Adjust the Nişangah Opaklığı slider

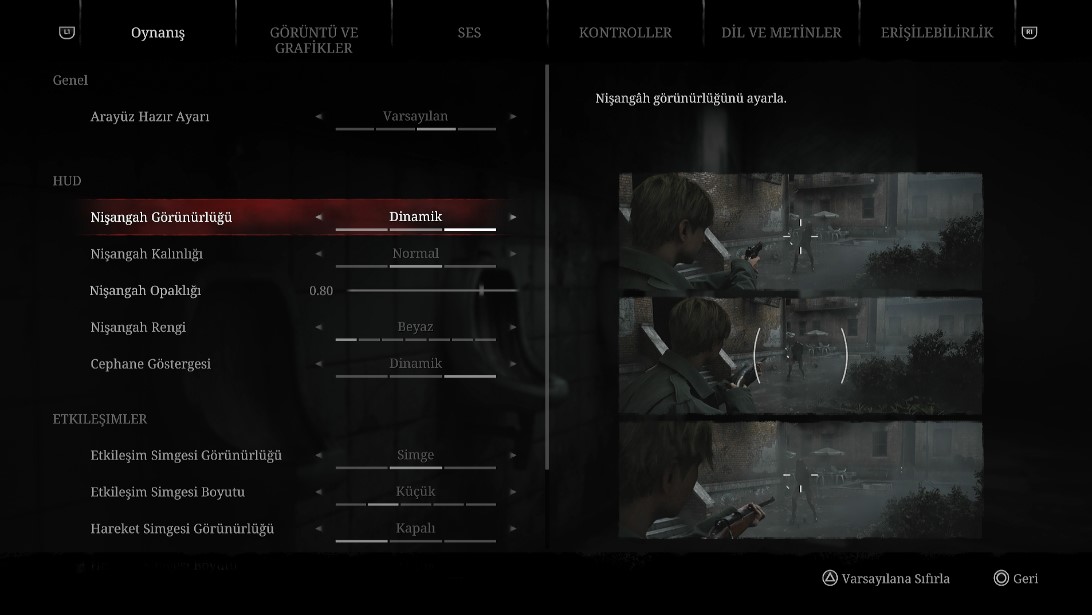[x=481, y=291]
